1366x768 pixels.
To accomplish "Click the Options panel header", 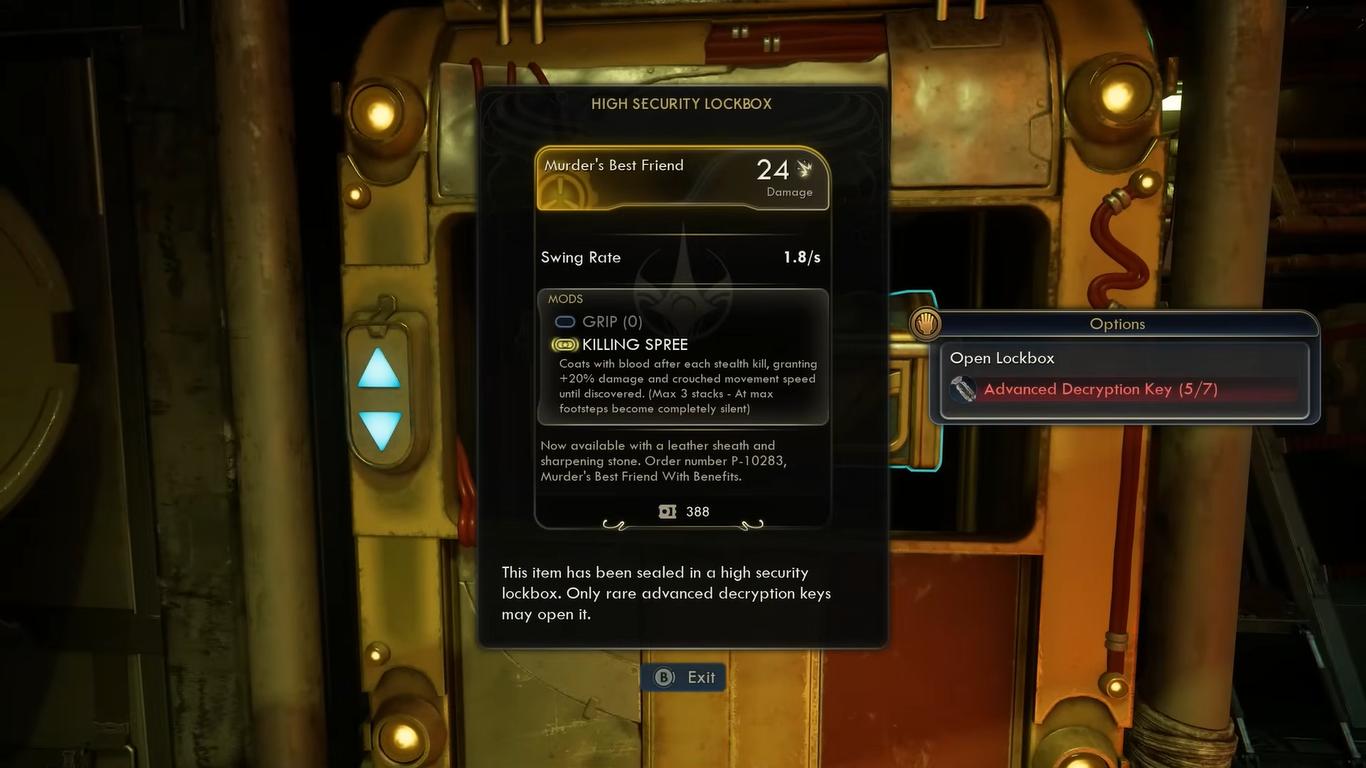I will 1117,323.
